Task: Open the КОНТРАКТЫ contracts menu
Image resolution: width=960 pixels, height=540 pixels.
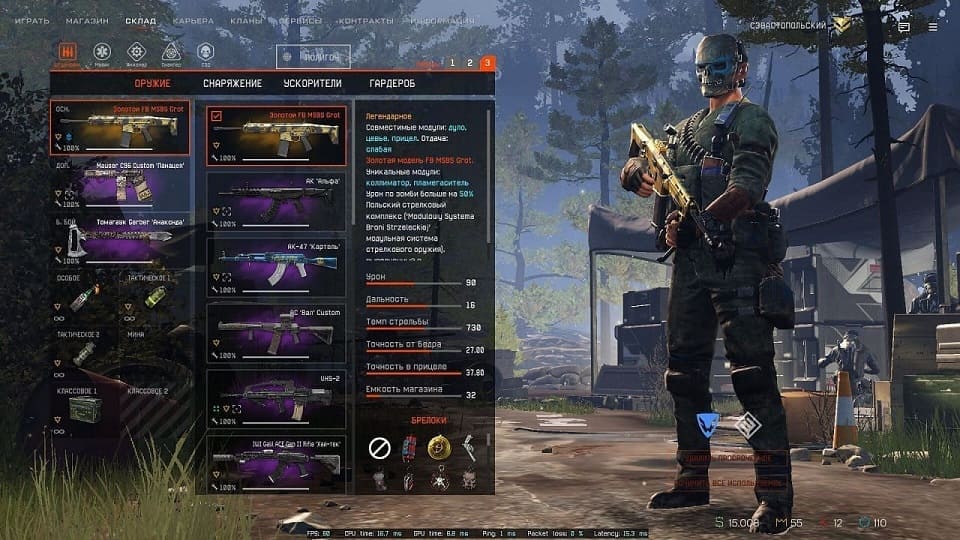Action: 365,20
